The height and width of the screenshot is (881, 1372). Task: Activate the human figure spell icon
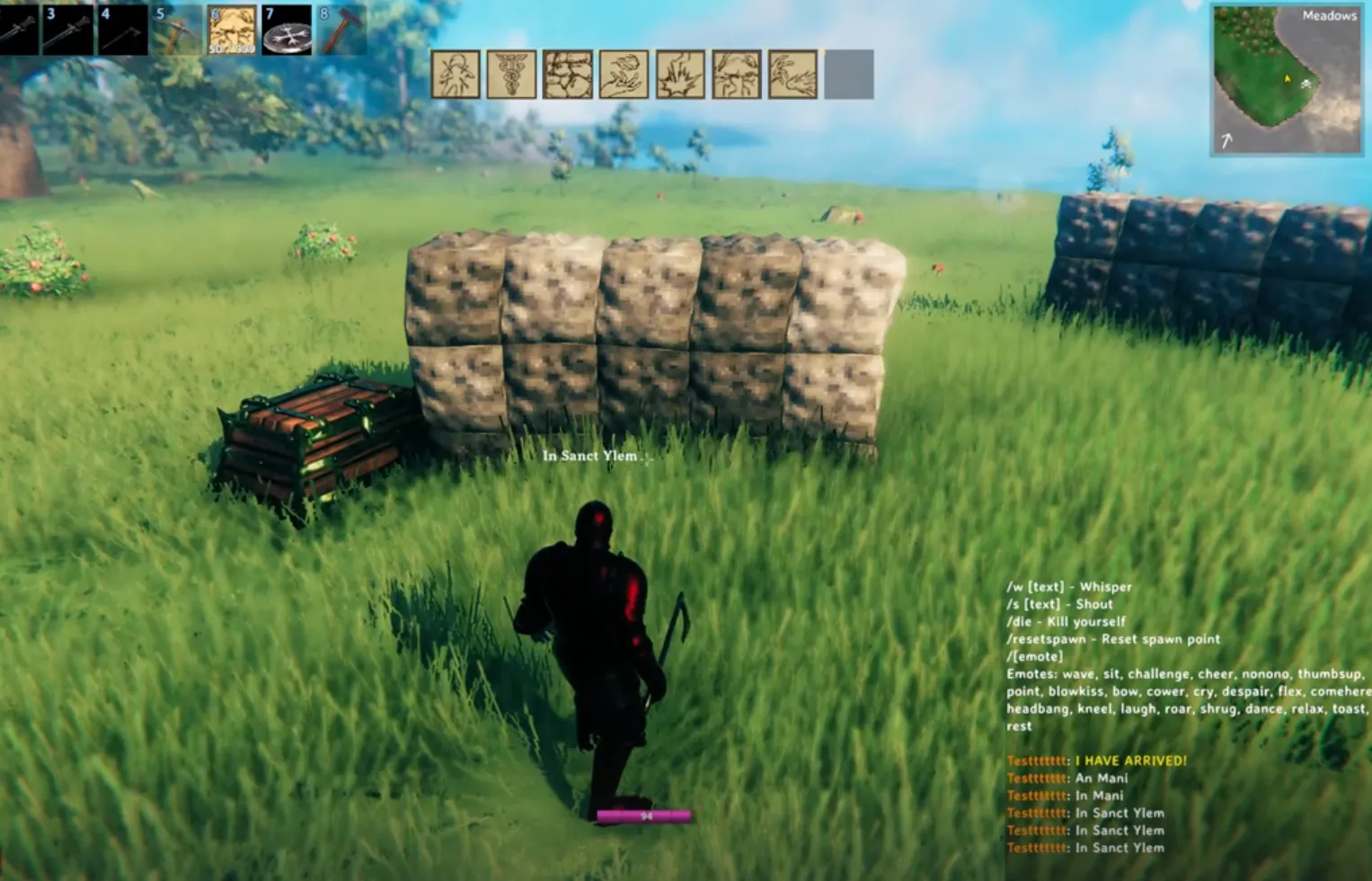(456, 74)
